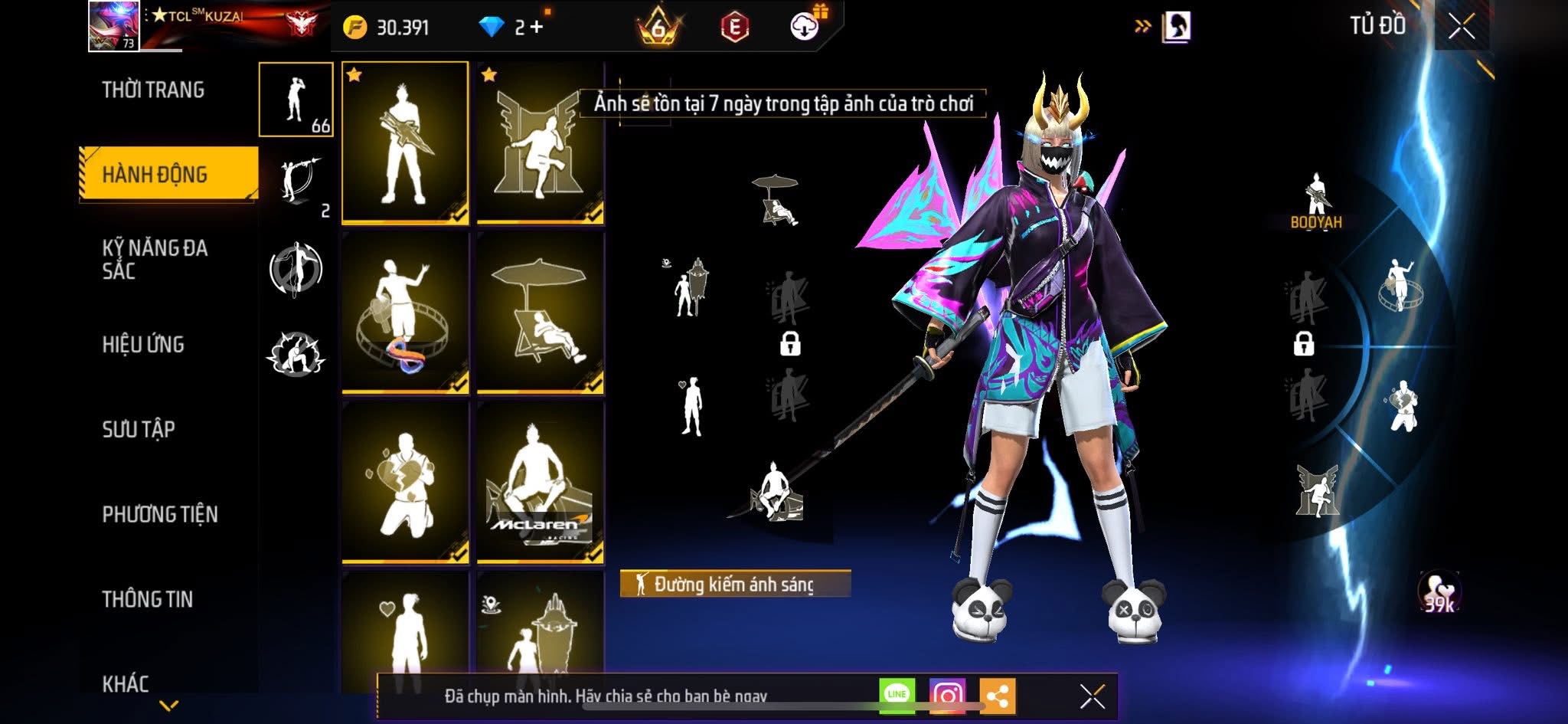Pick the broken heart kneeling emote
This screenshot has width=1568, height=724.
[x=405, y=482]
